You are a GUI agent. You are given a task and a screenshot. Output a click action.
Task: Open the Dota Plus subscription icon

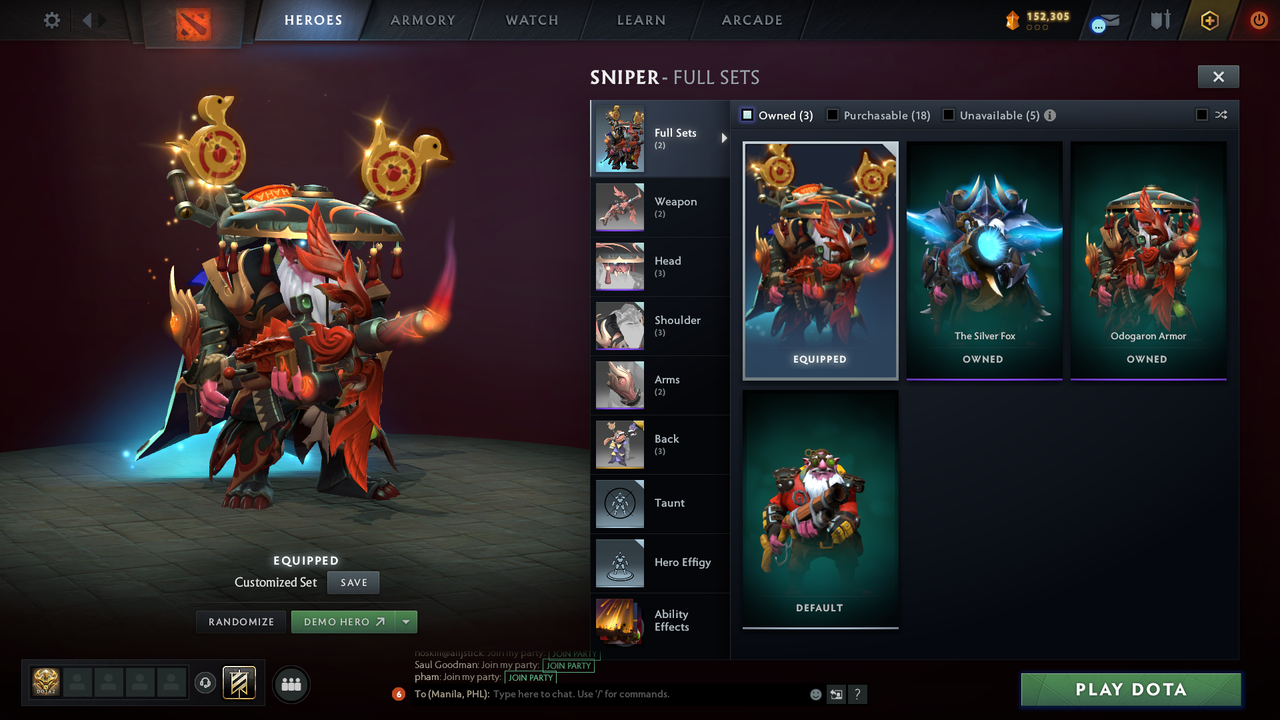coord(1207,20)
